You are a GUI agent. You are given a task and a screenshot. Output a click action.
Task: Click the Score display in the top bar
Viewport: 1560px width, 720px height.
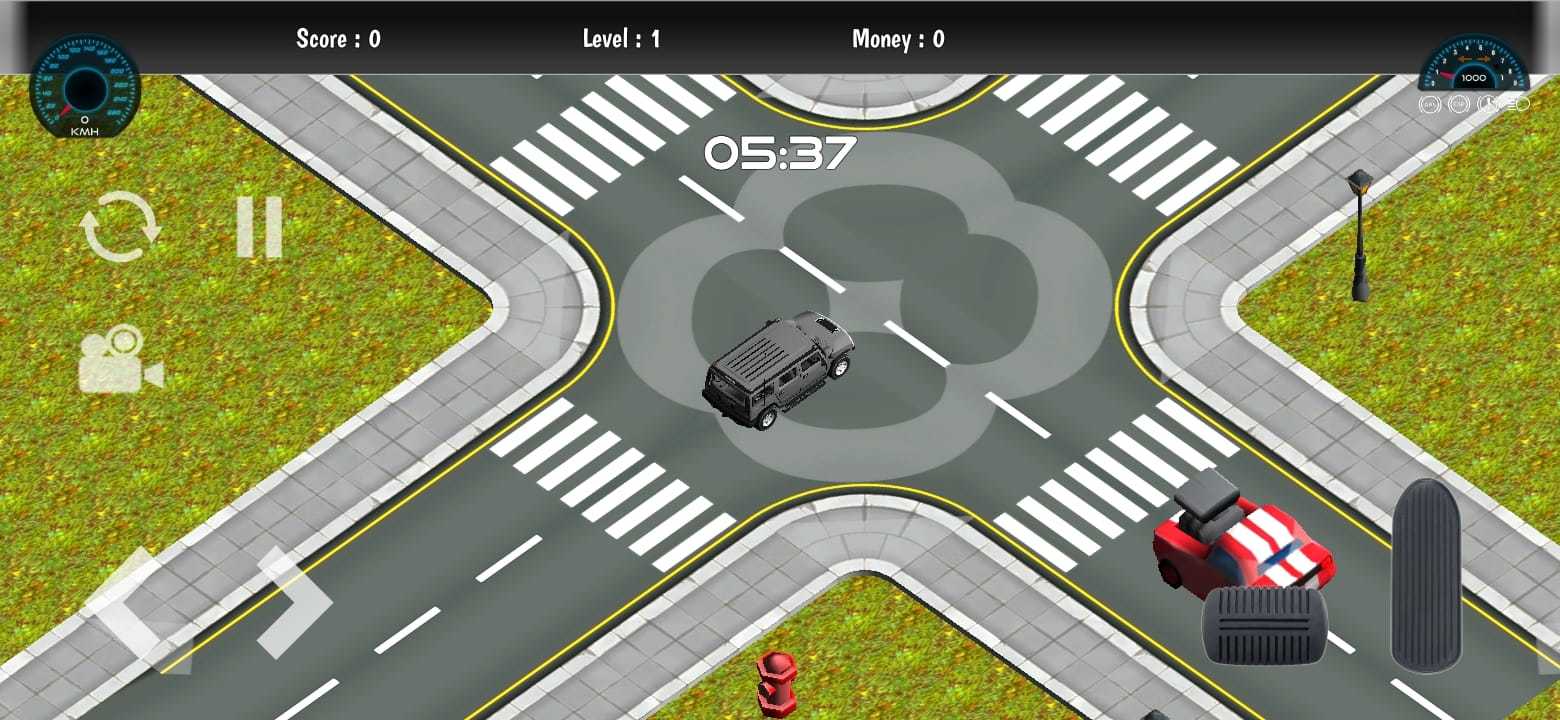[x=339, y=38]
